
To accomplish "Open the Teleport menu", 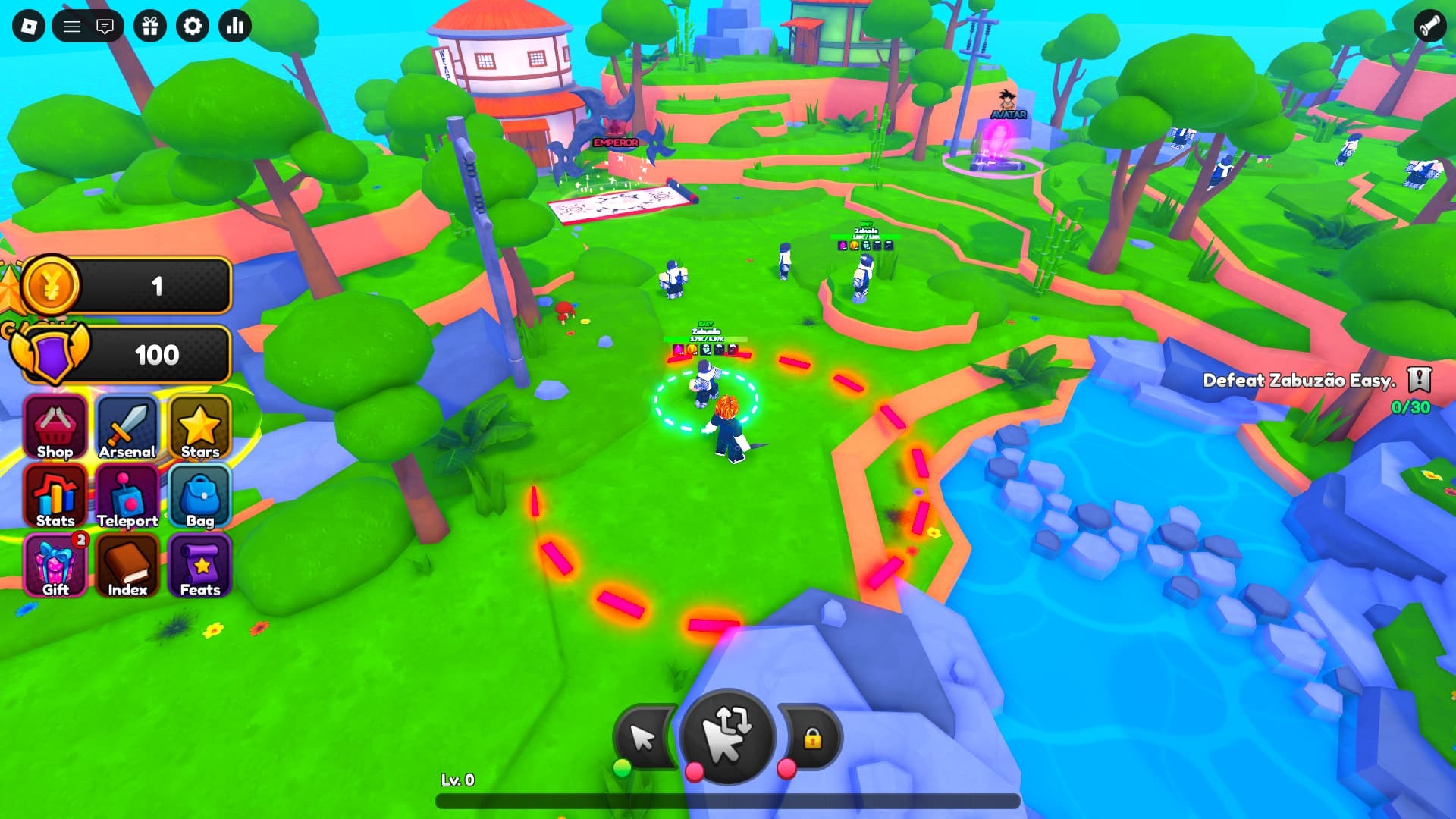I will tap(127, 497).
